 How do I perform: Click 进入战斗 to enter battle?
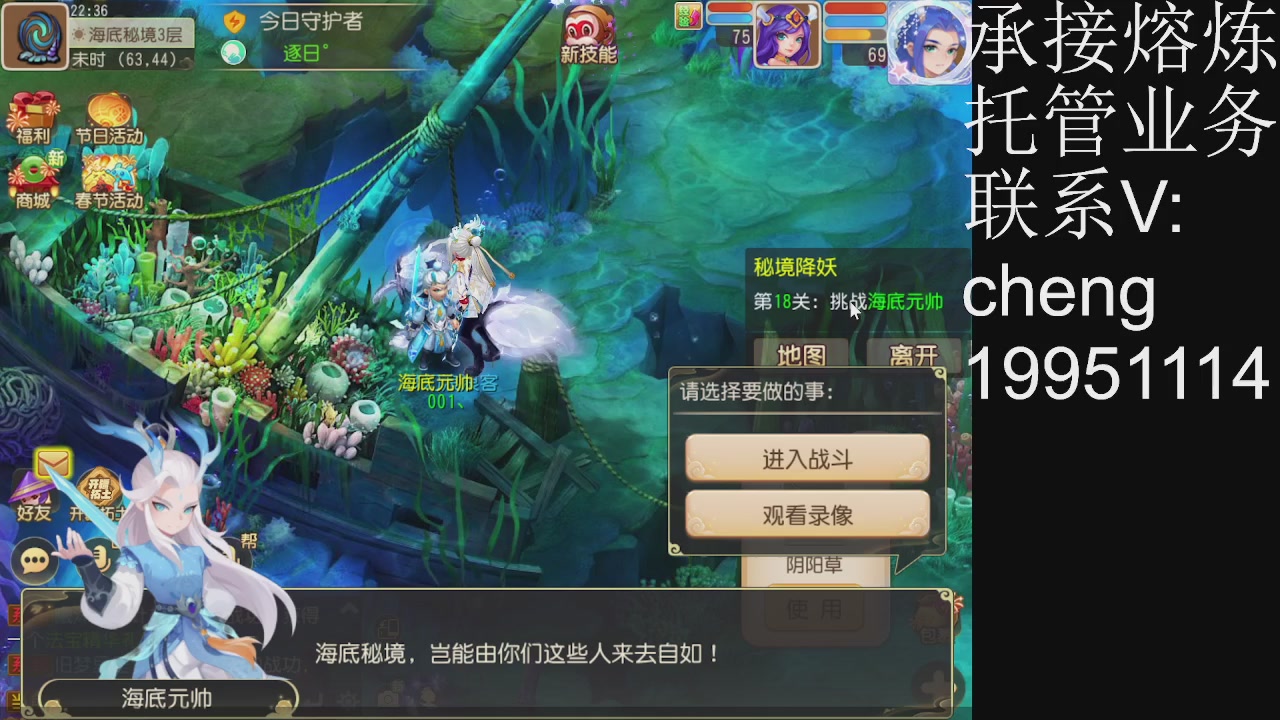pos(806,459)
